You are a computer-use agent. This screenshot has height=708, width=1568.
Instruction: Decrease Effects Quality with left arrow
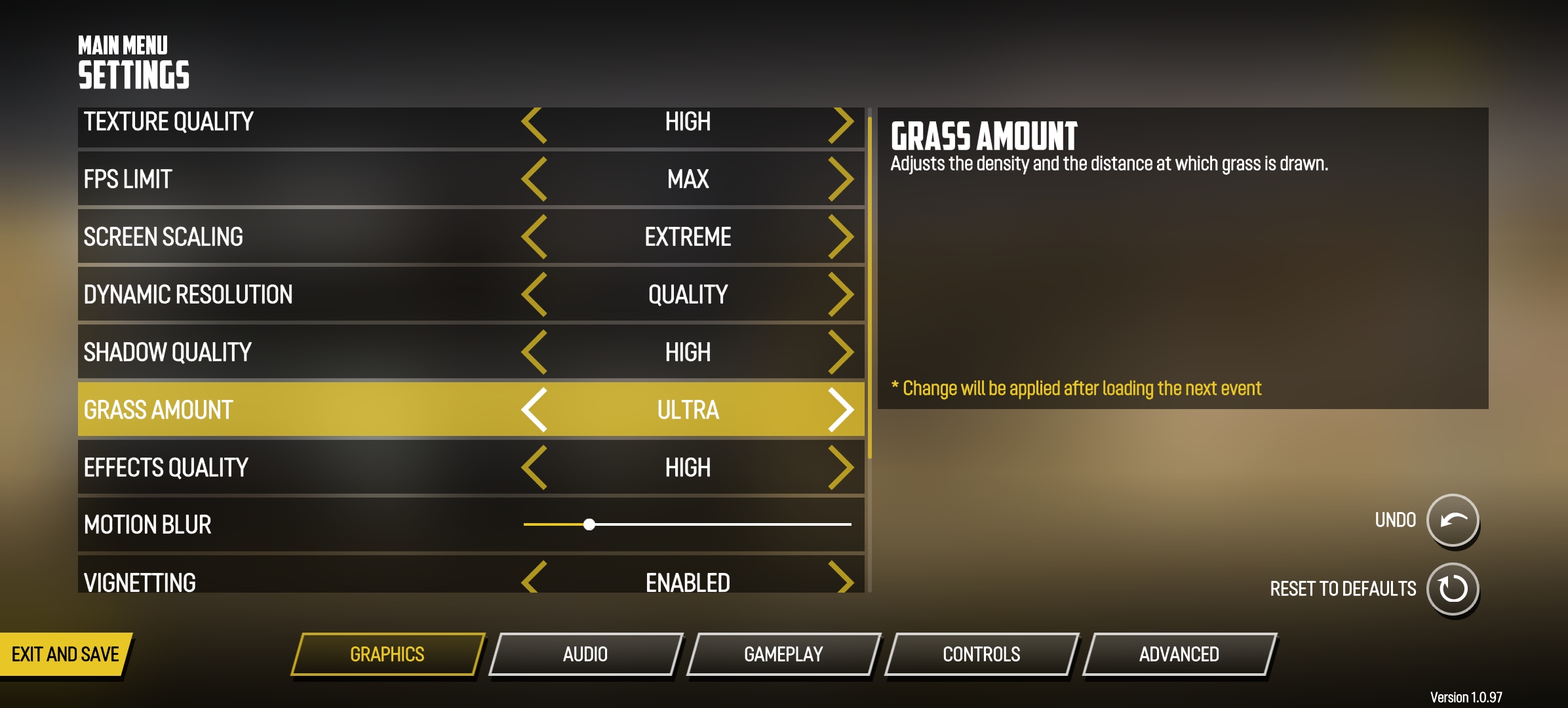click(x=535, y=467)
